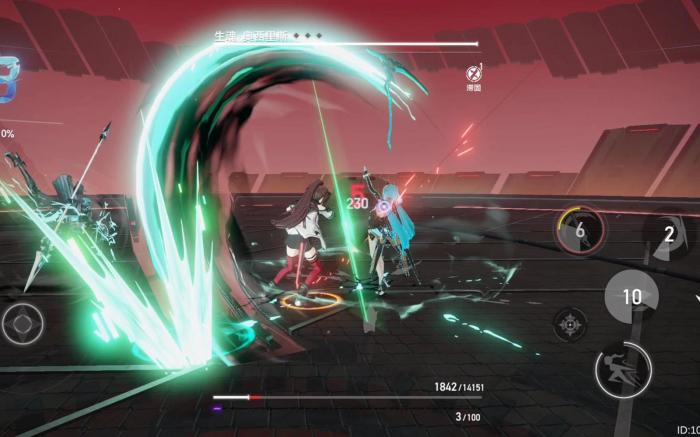Tap the dash dodge button

(x=622, y=368)
